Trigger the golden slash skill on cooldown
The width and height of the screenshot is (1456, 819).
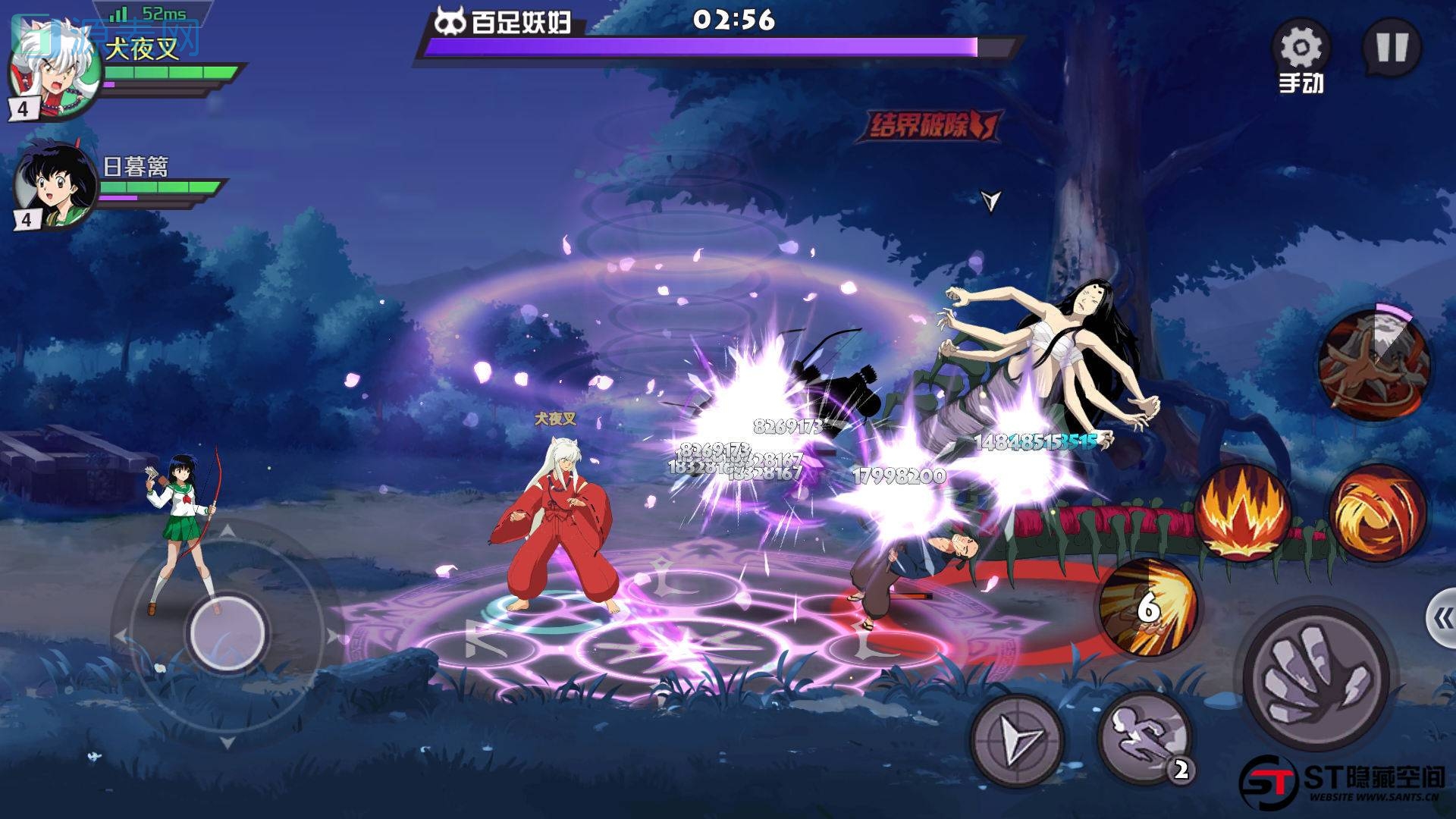(1147, 608)
